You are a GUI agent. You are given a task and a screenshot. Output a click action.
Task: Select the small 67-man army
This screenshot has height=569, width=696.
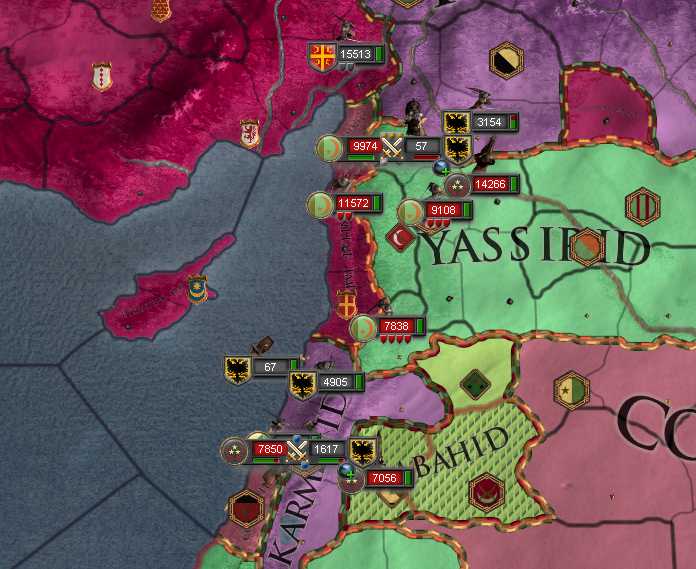click(269, 367)
